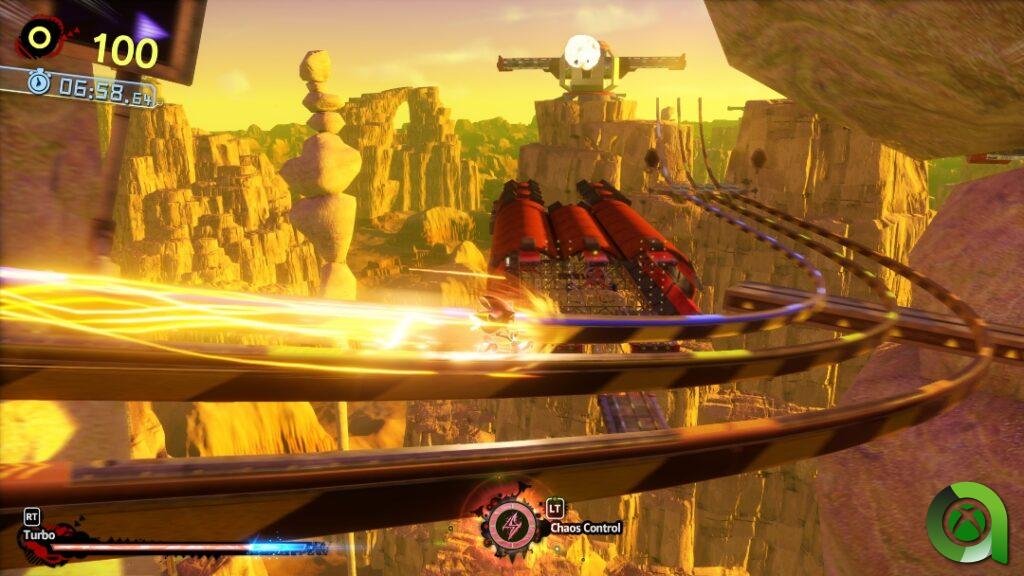Activate the Chaos Control ability icon
The image size is (1024, 576).
511,524
